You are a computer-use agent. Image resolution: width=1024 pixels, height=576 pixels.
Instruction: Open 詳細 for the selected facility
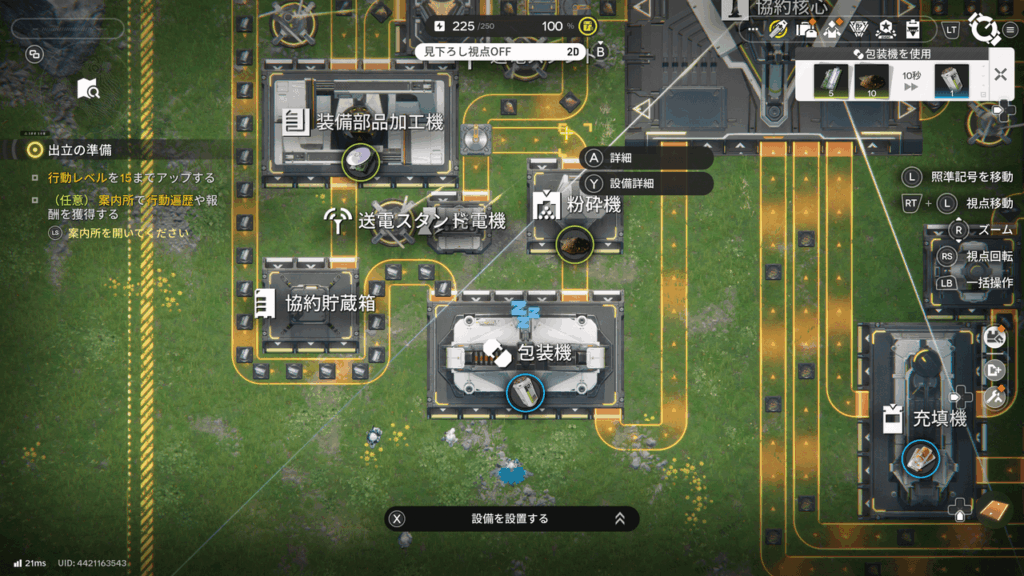[645, 158]
